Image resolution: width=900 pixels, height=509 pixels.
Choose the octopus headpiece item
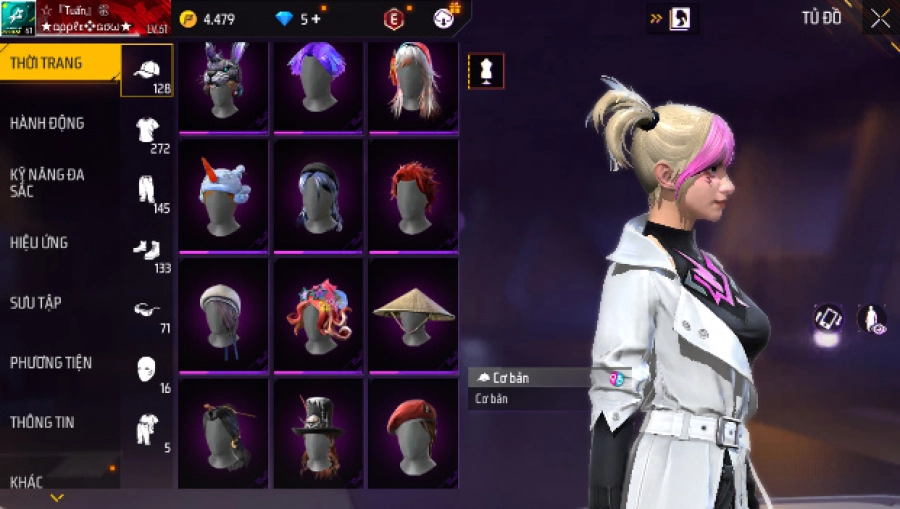click(x=318, y=312)
